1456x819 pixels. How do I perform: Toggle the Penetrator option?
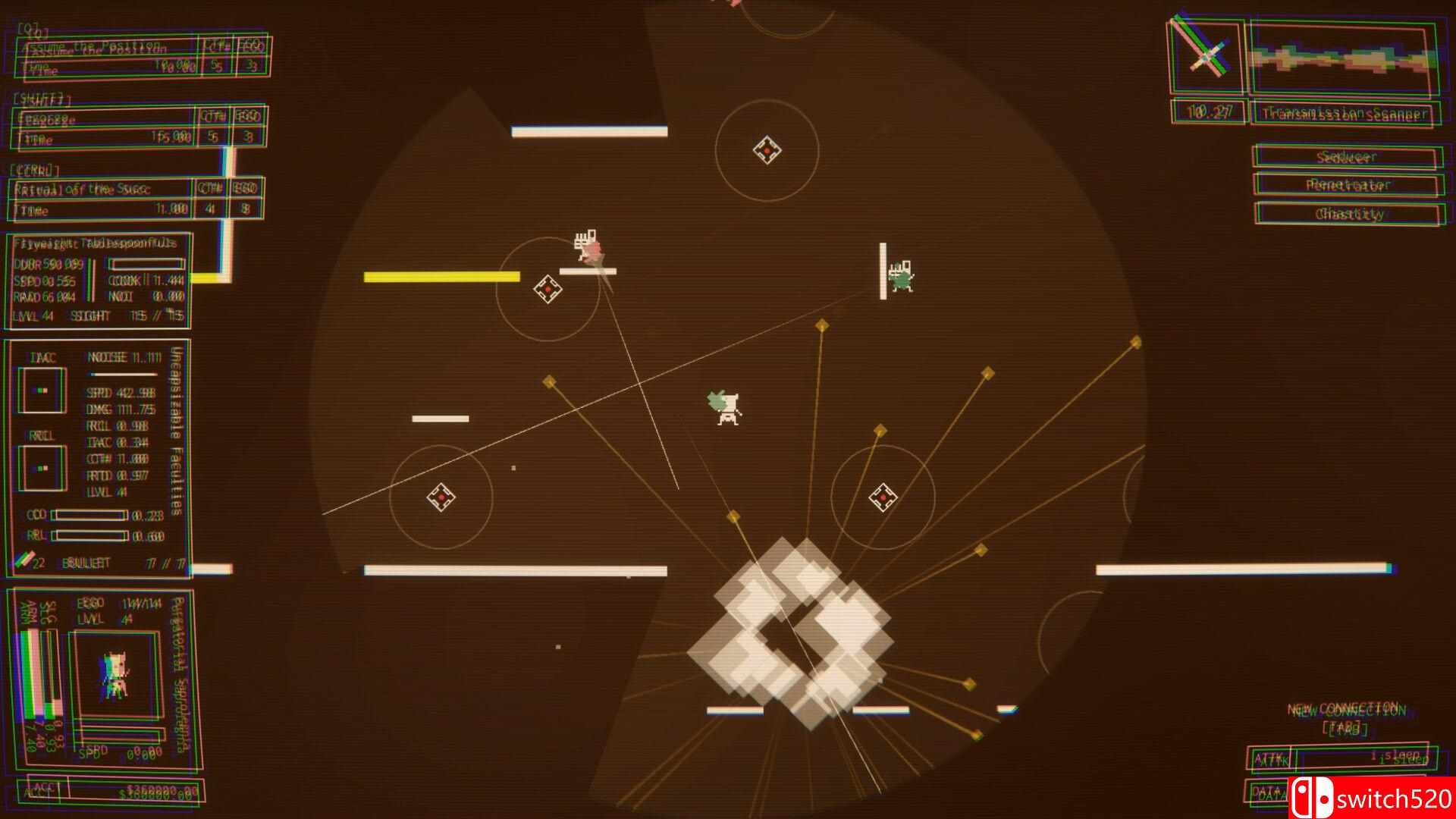tap(1345, 186)
